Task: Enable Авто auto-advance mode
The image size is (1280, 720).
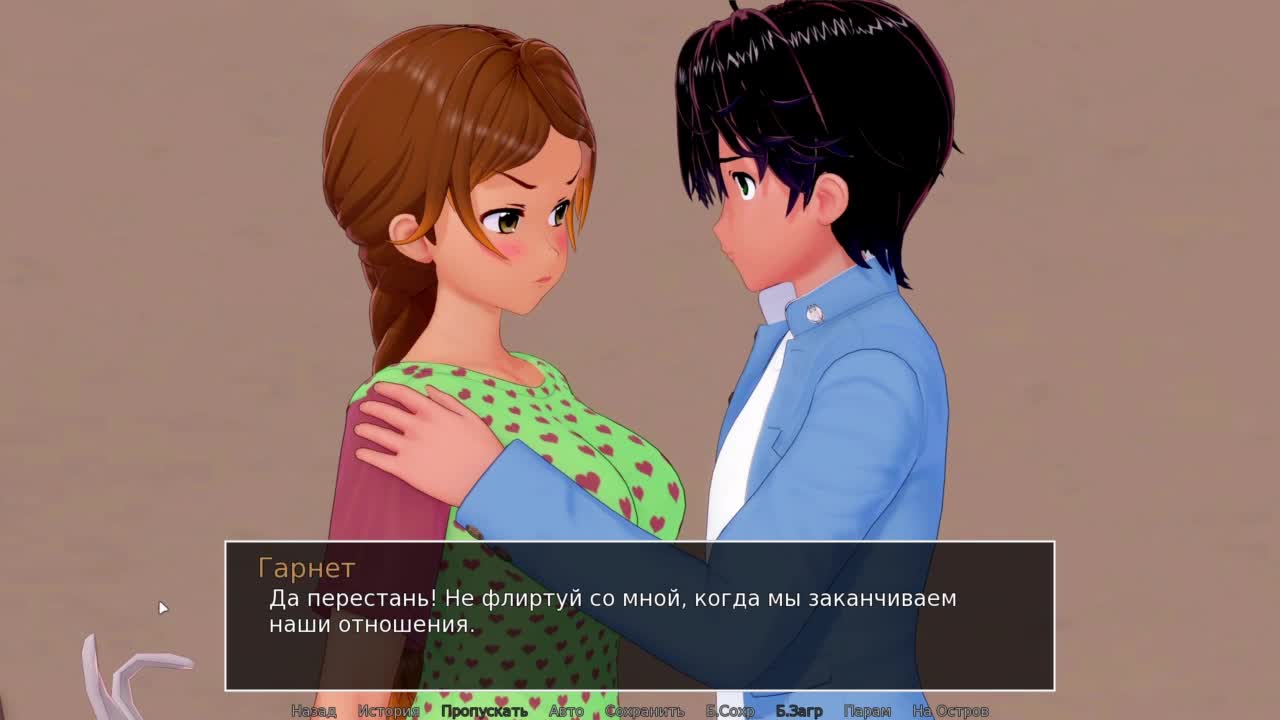Action: [x=566, y=711]
